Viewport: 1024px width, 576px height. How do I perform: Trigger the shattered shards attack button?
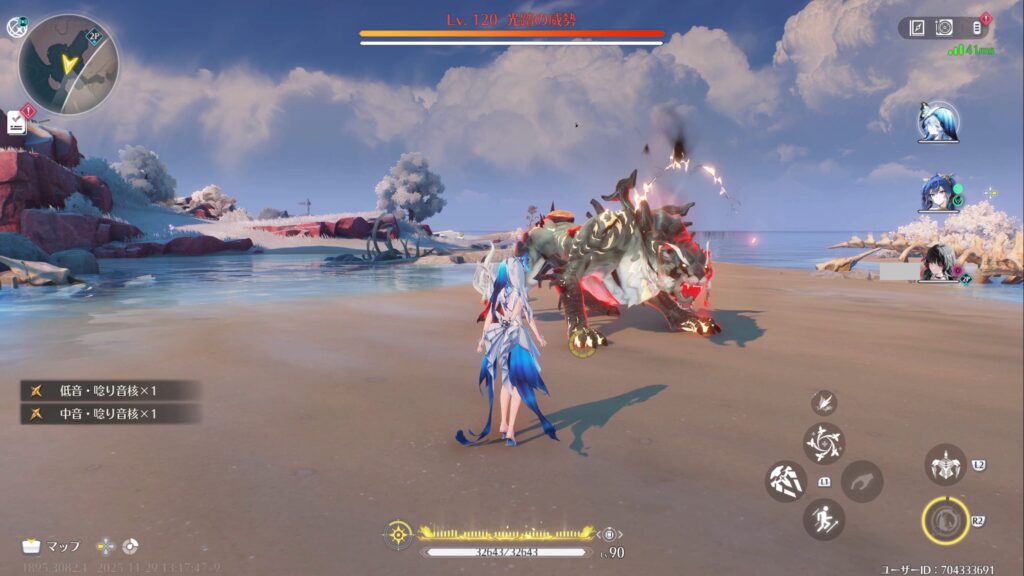(786, 481)
